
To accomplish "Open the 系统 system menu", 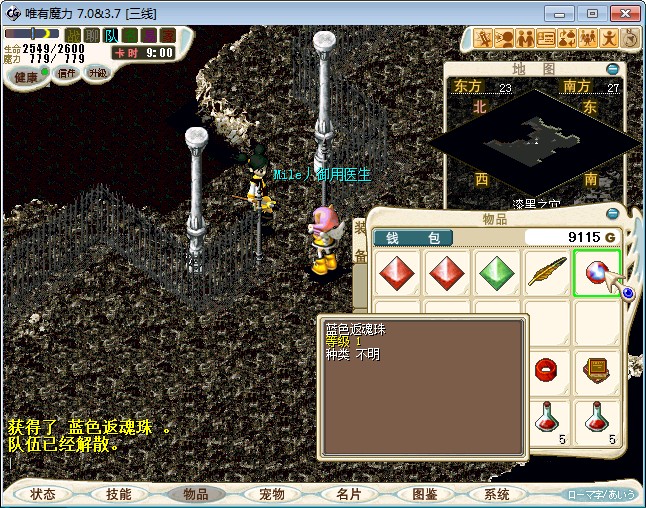I will [497, 494].
